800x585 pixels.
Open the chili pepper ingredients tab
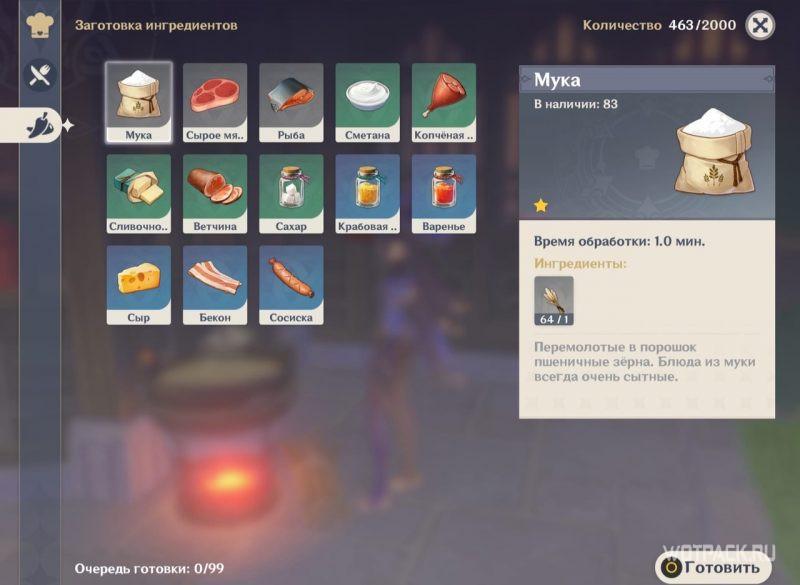pos(40,124)
